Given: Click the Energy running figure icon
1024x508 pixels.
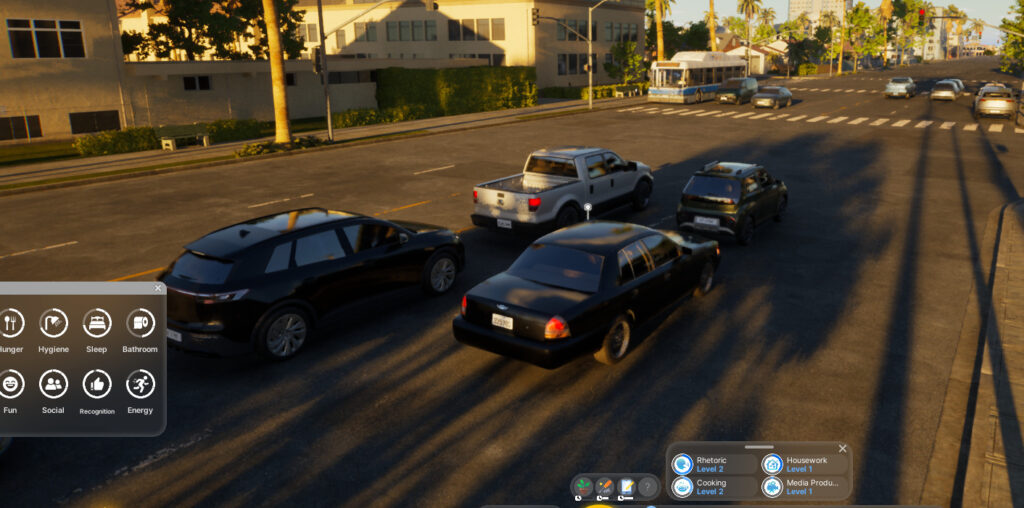Looking at the screenshot, I should click(140, 384).
